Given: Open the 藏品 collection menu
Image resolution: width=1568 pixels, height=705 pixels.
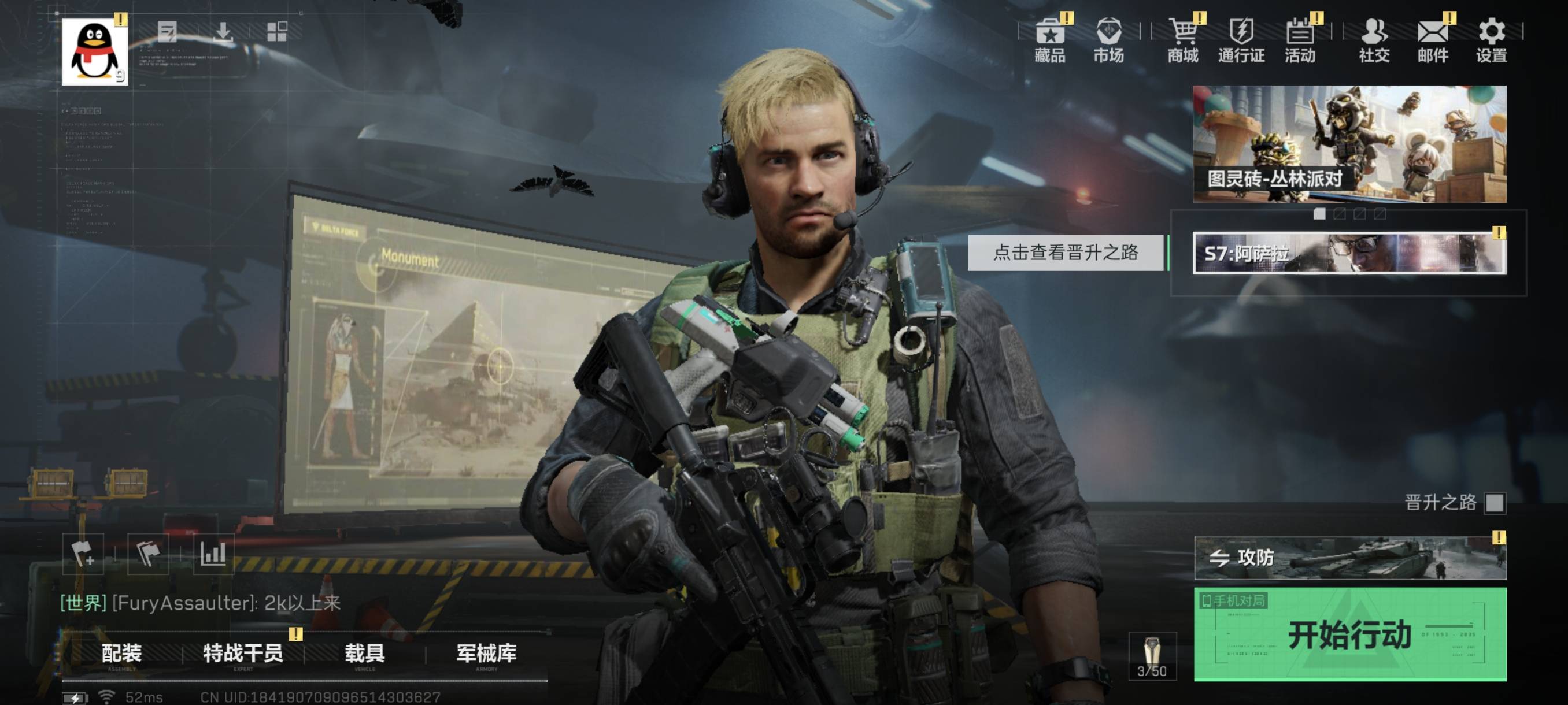Looking at the screenshot, I should pyautogui.click(x=1050, y=40).
